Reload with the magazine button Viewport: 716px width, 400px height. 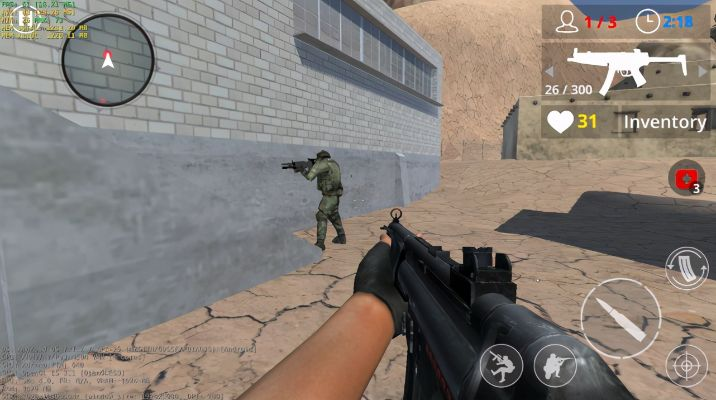pos(687,269)
